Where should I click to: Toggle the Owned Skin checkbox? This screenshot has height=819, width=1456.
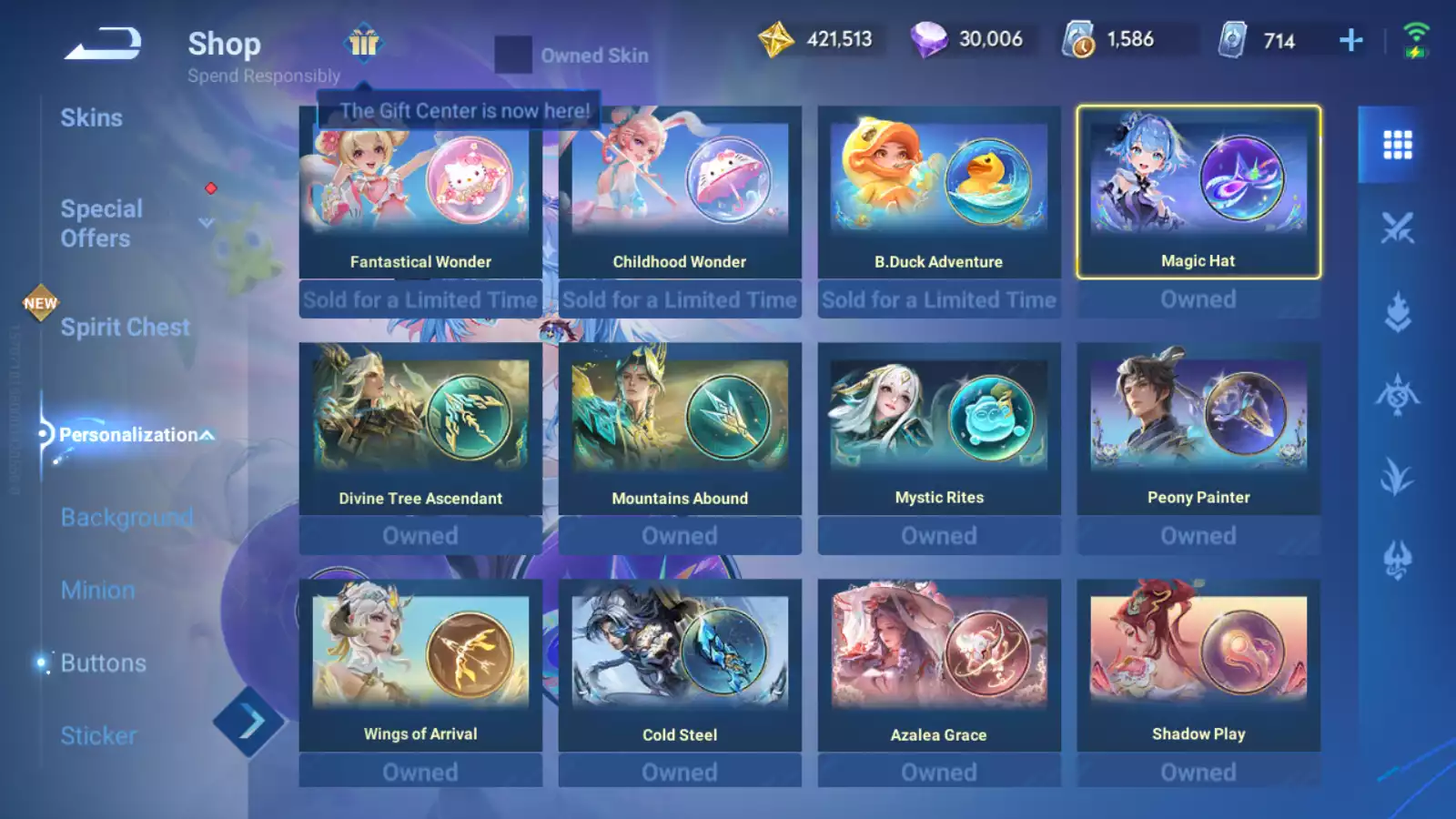(x=513, y=56)
